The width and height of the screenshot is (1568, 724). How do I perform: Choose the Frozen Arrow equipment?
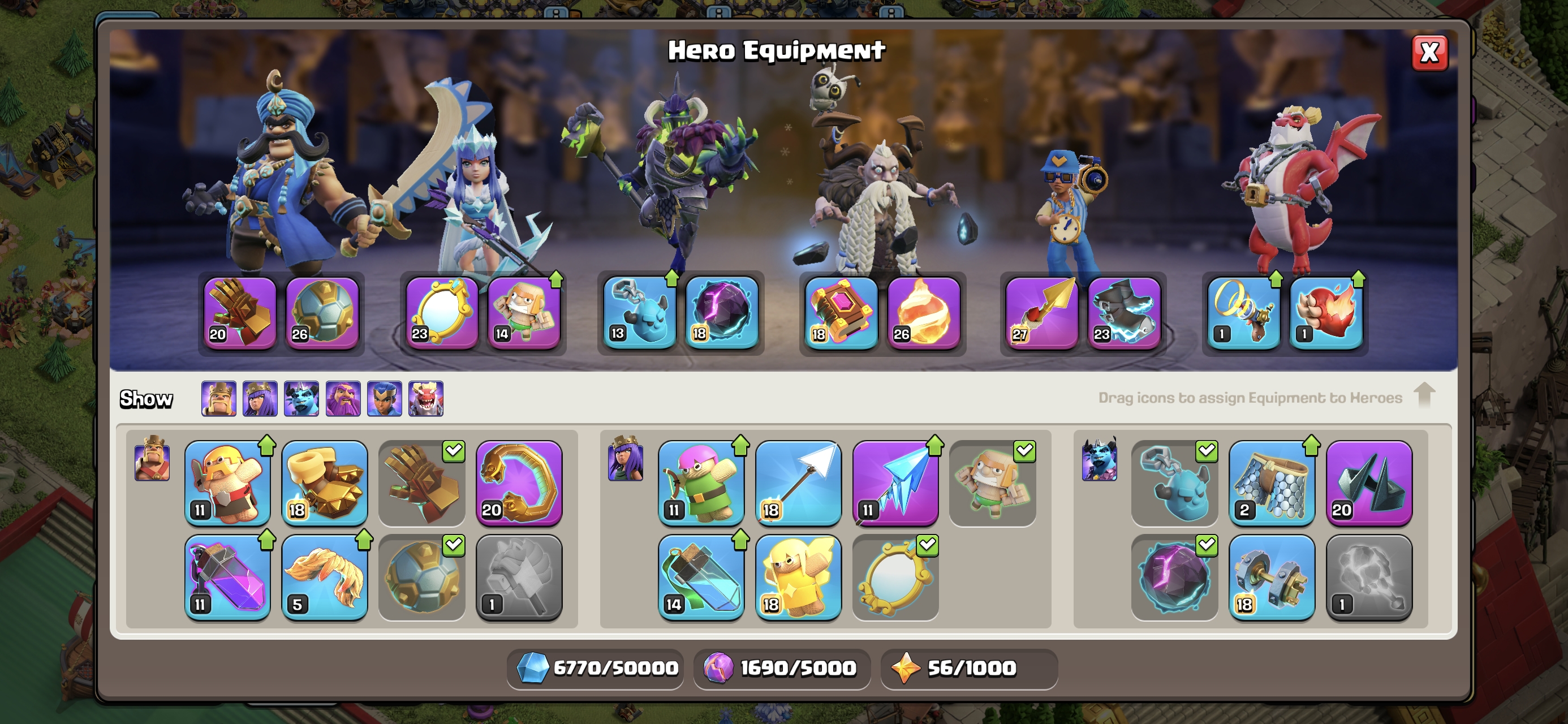(x=895, y=483)
